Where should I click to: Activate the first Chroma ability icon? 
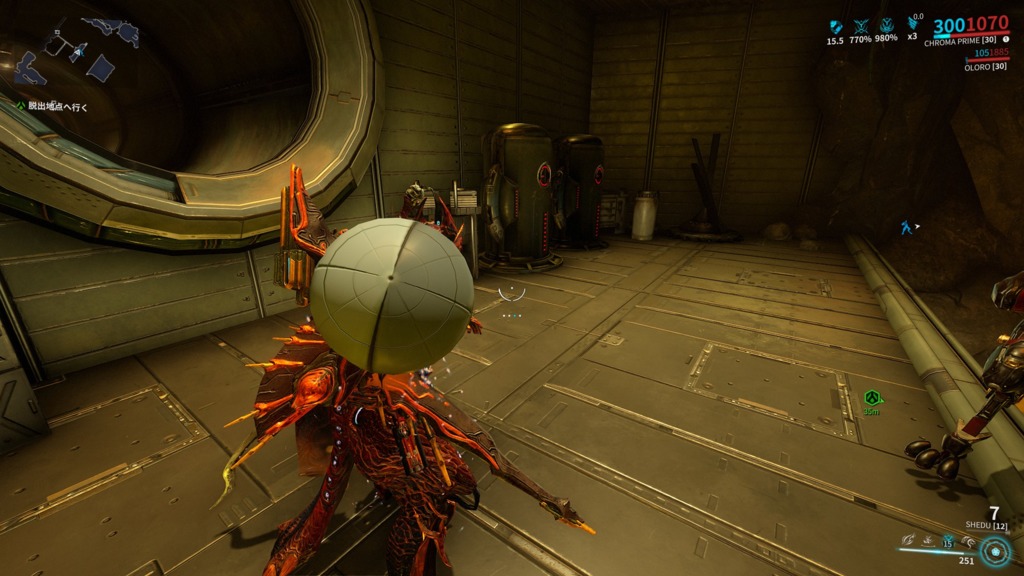pos(906,541)
